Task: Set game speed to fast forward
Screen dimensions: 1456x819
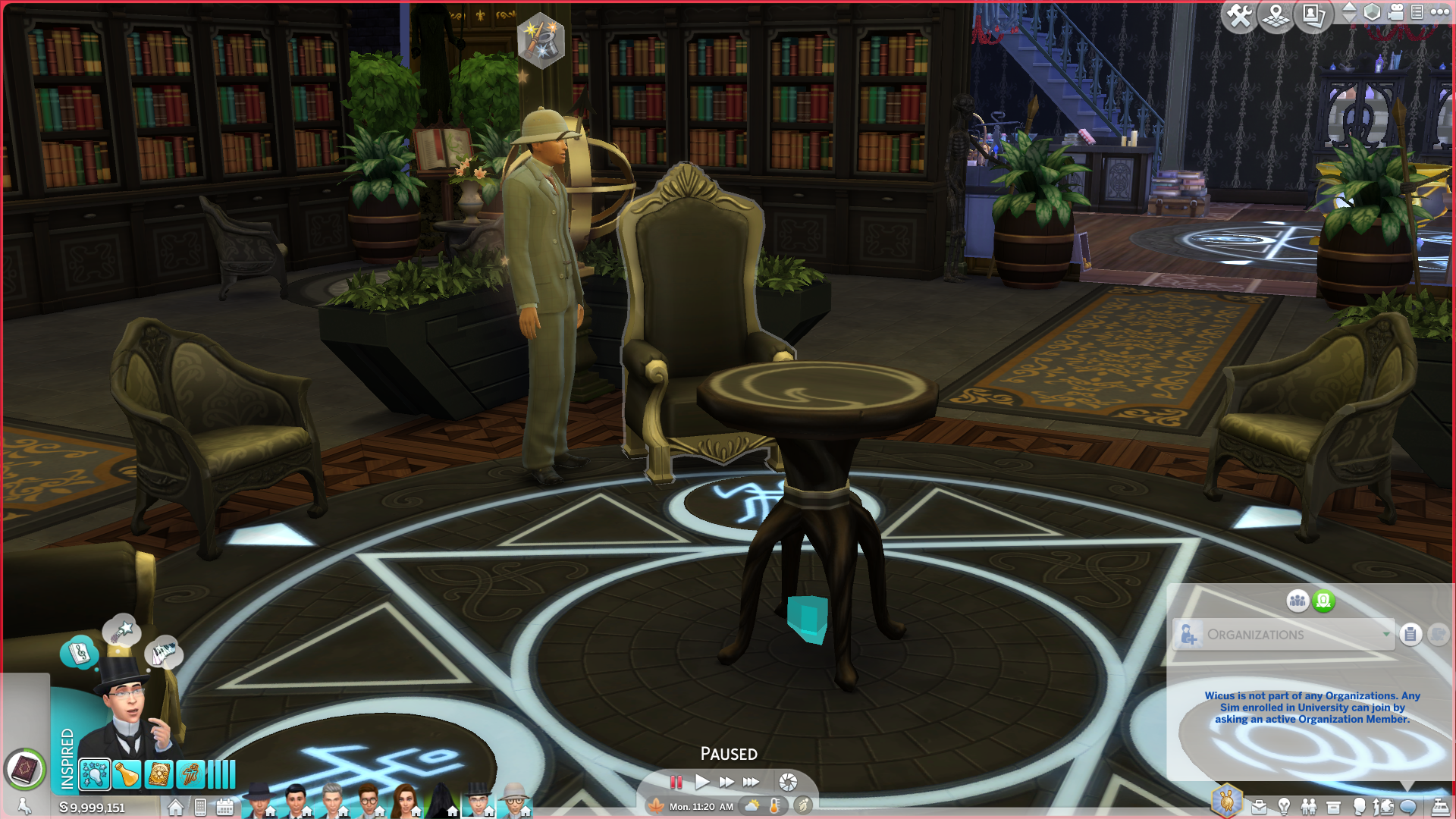Action: pos(726,782)
